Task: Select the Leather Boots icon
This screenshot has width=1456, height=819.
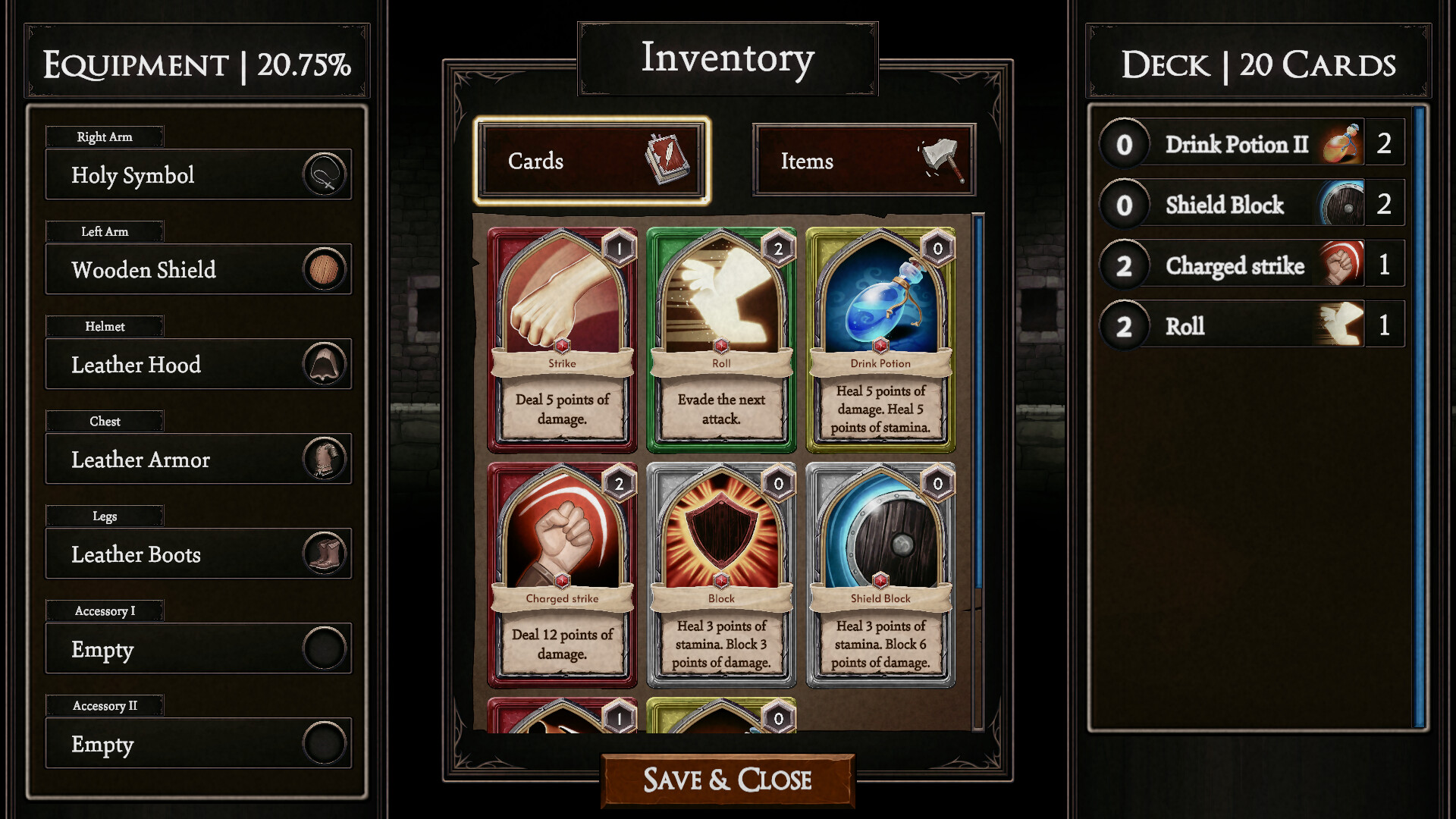Action: tap(325, 554)
